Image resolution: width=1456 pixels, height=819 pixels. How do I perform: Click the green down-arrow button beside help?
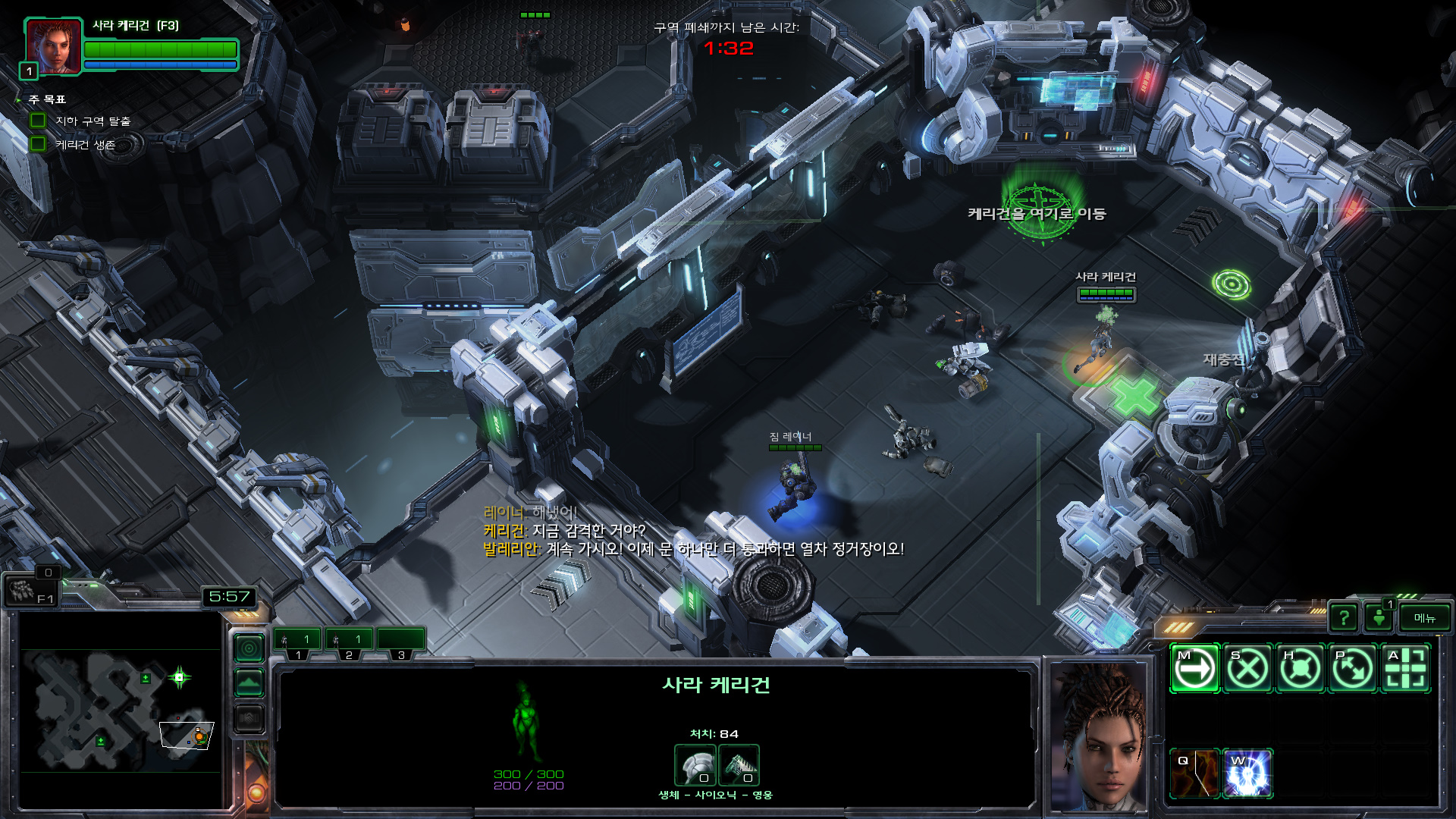1379,618
